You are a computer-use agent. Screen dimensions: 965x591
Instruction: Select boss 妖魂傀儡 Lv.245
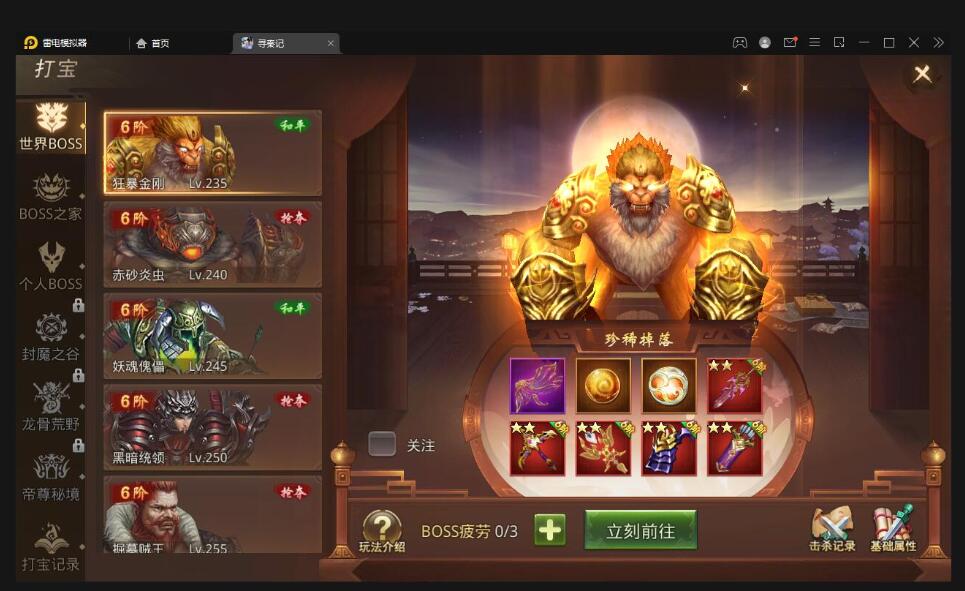[213, 336]
